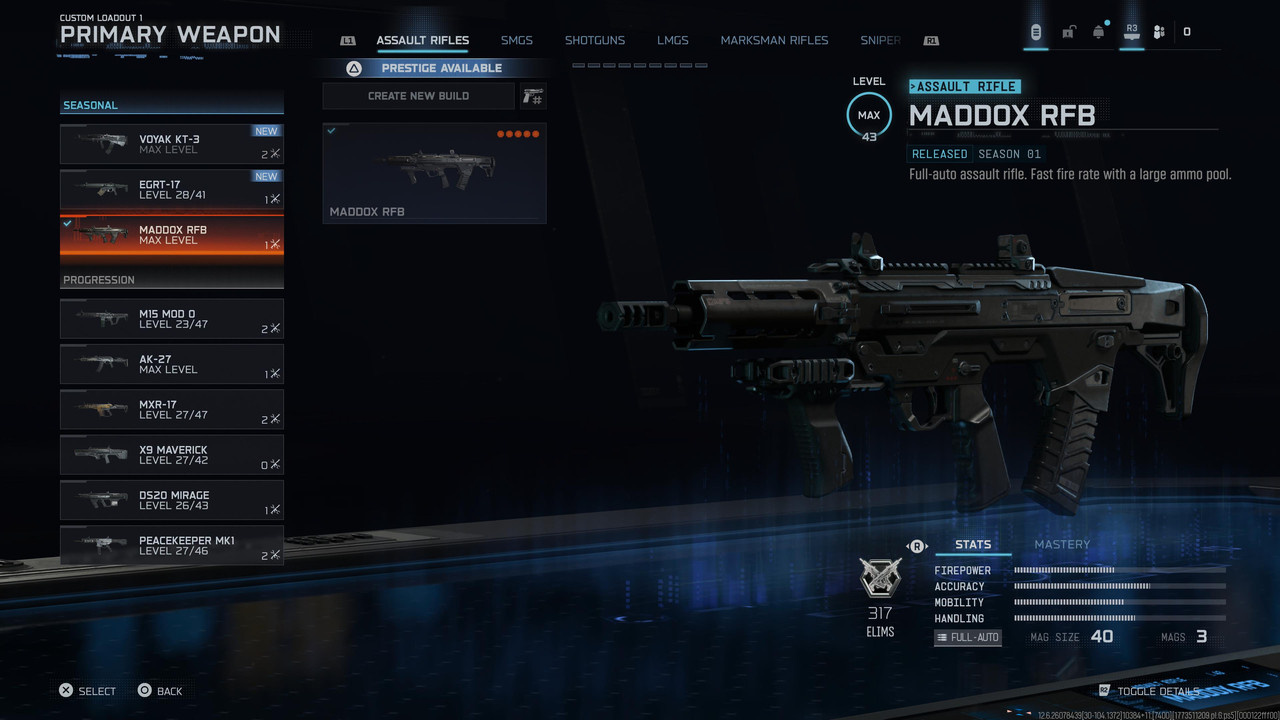Screen dimensions: 1280x720
Task: Switch to Sniper rifles tab
Action: tap(880, 41)
